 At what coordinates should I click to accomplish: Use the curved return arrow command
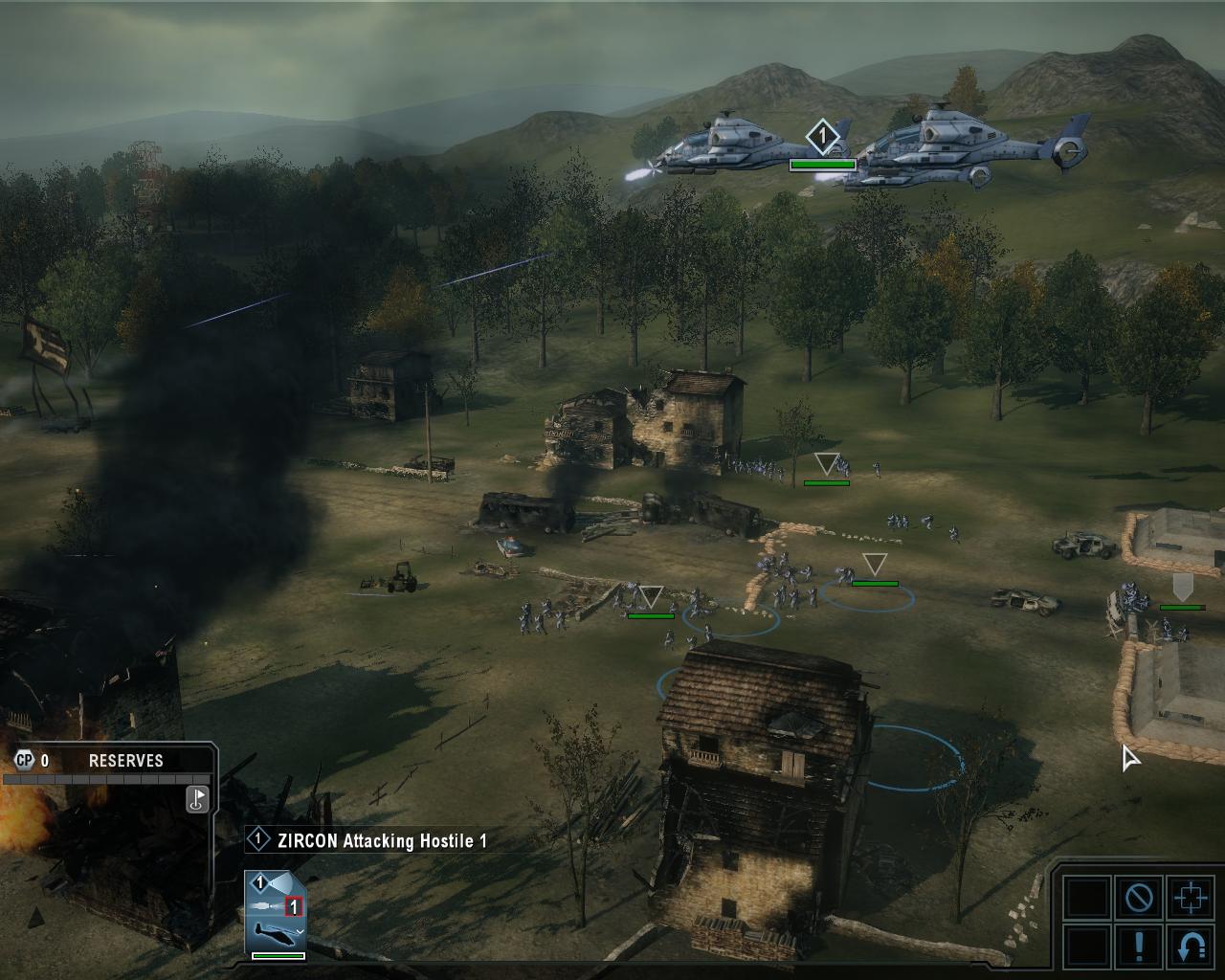(x=1190, y=946)
